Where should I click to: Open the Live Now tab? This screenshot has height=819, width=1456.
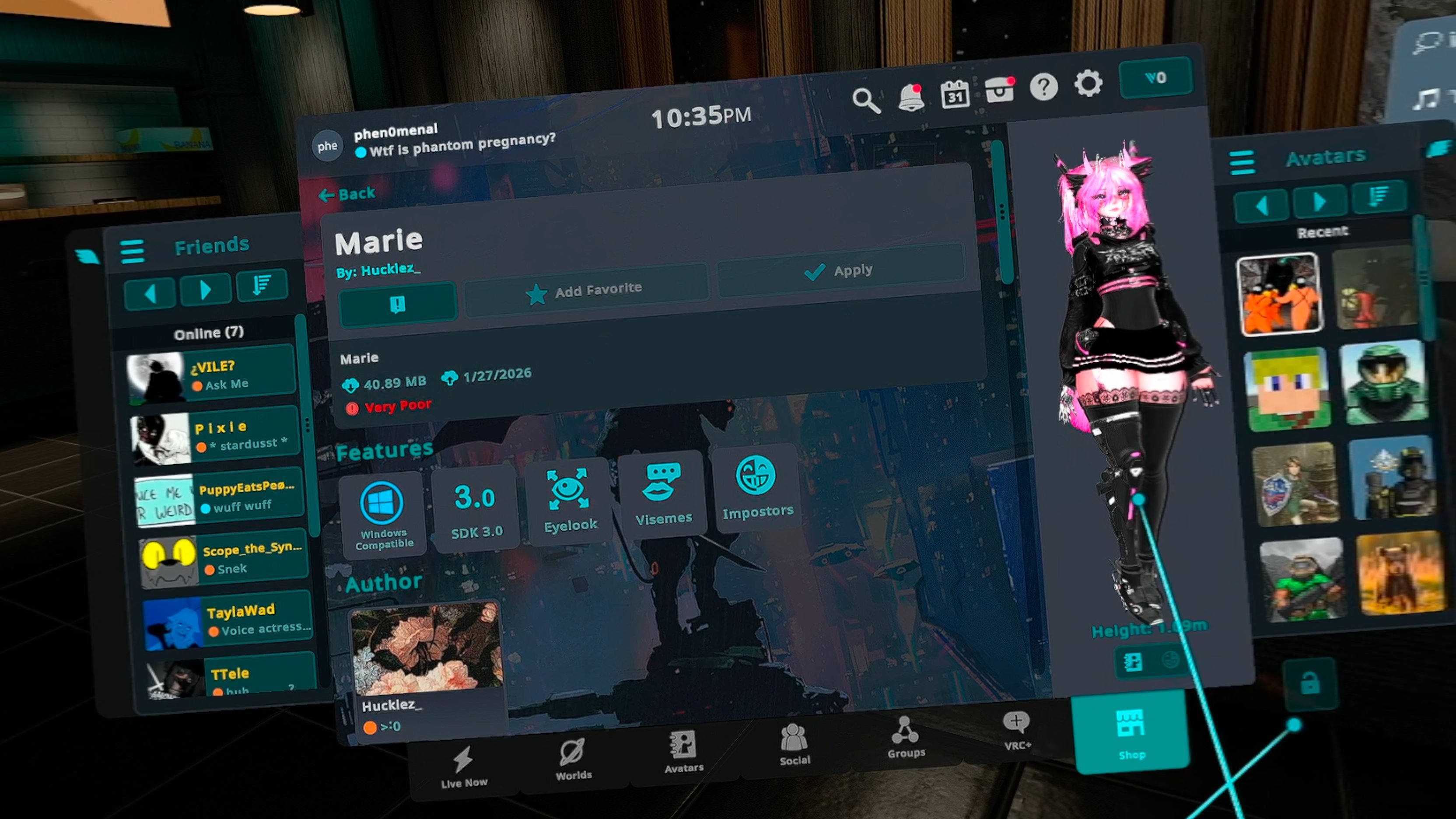(463, 766)
